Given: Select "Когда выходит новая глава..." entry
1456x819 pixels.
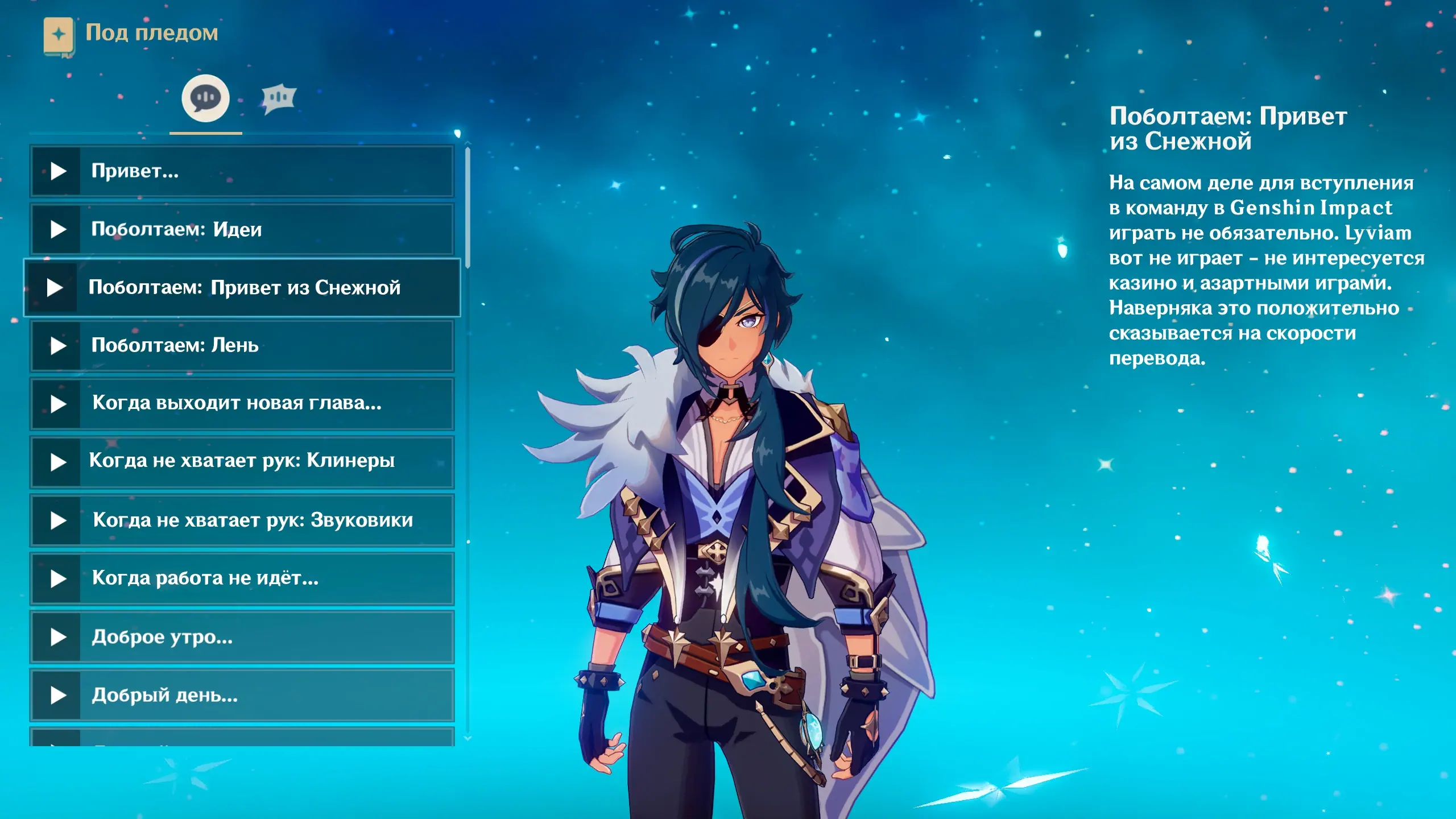Looking at the screenshot, I should (x=242, y=403).
